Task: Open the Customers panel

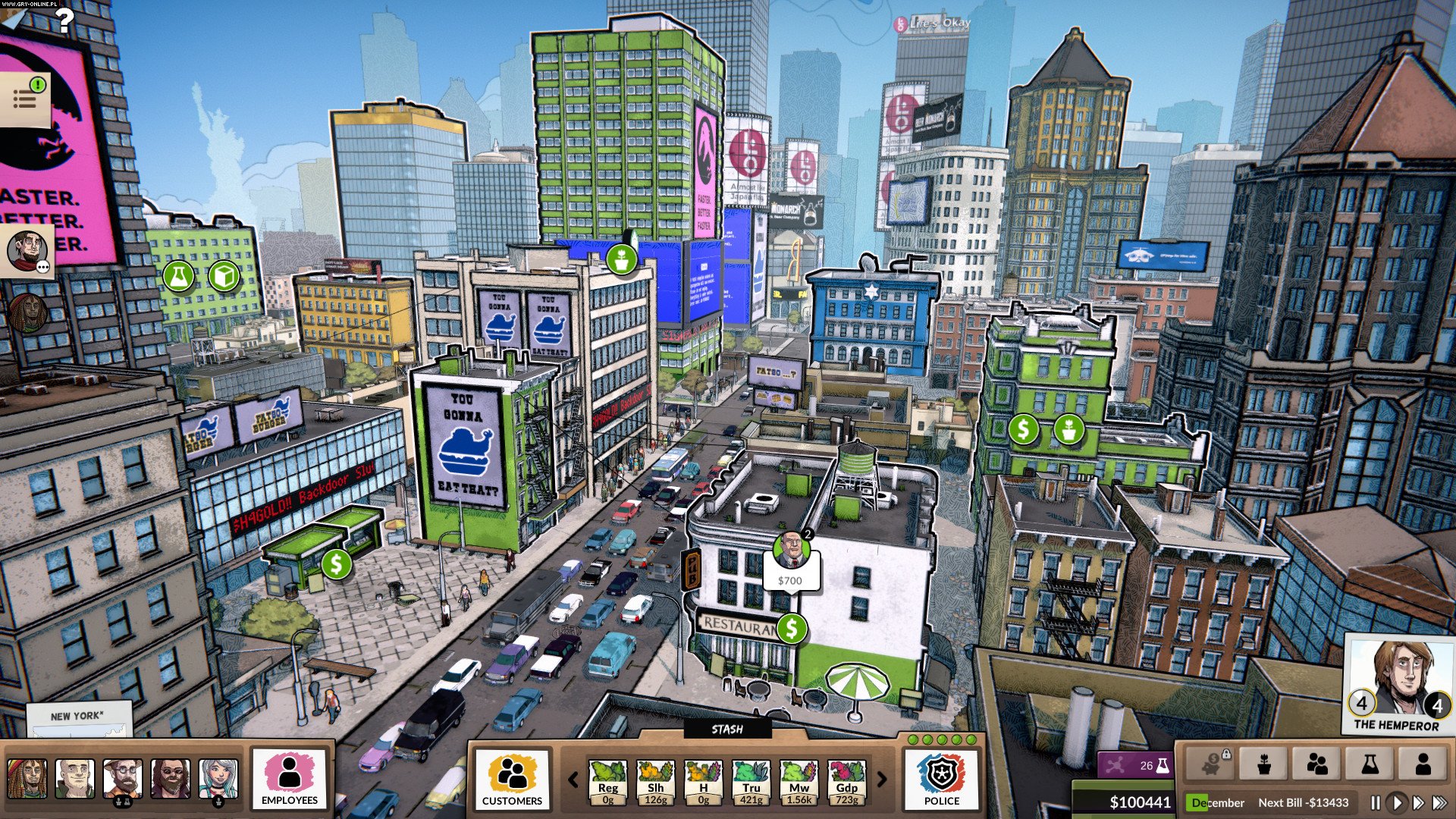Action: [512, 779]
